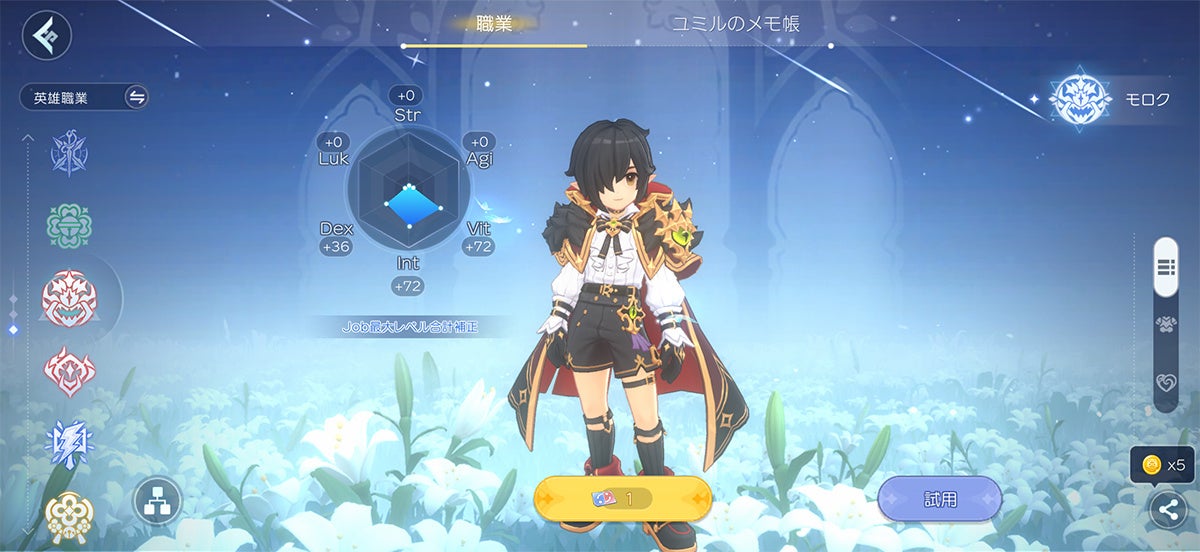Image resolution: width=1200 pixels, height=552 pixels.
Task: Try out the job with 試用 button
Action: pos(939,498)
